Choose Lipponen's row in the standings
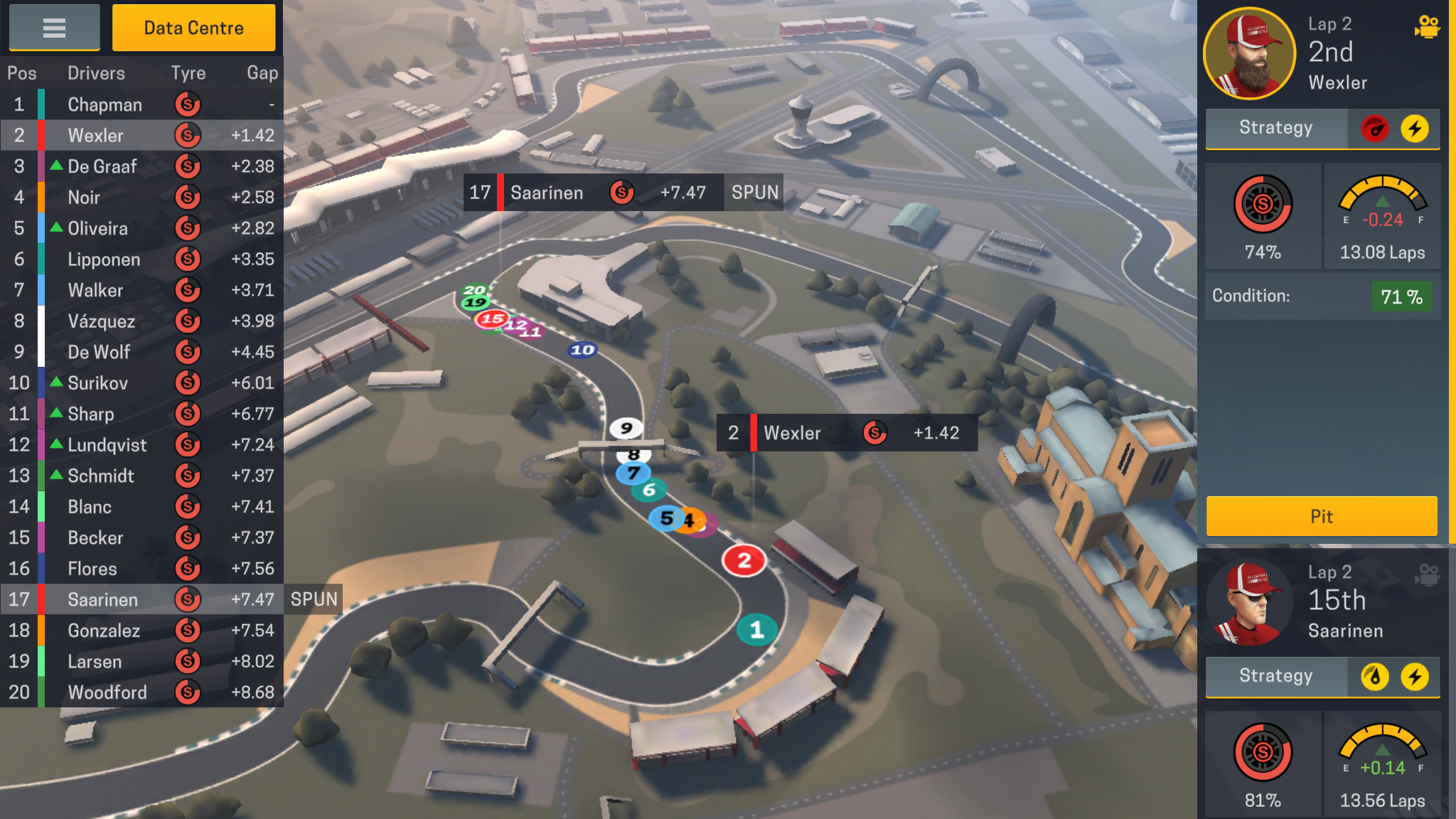This screenshot has height=819, width=1456. [142, 259]
